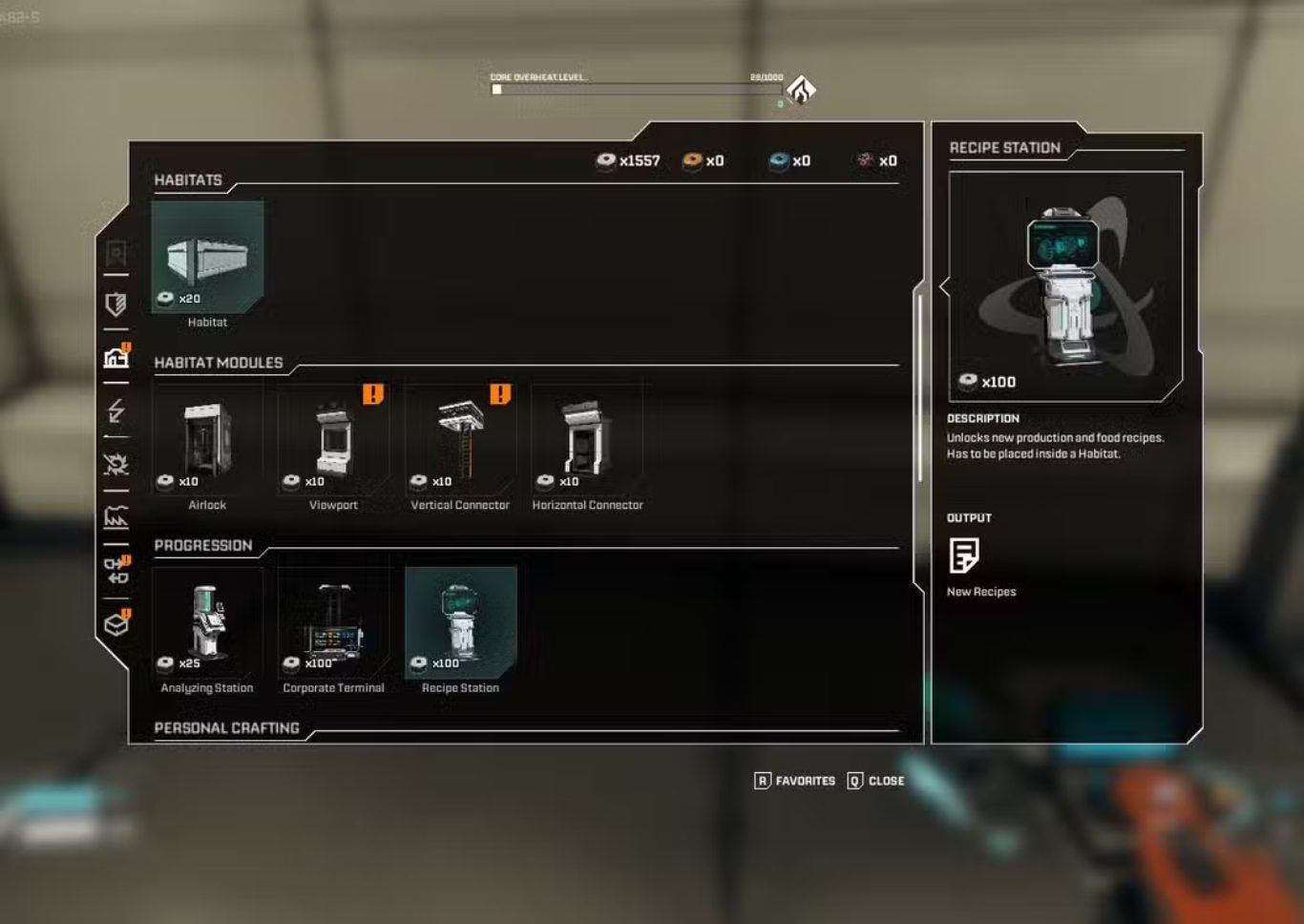Choose the Analyzing Station
Image resolution: width=1304 pixels, height=924 pixels.
[x=207, y=622]
